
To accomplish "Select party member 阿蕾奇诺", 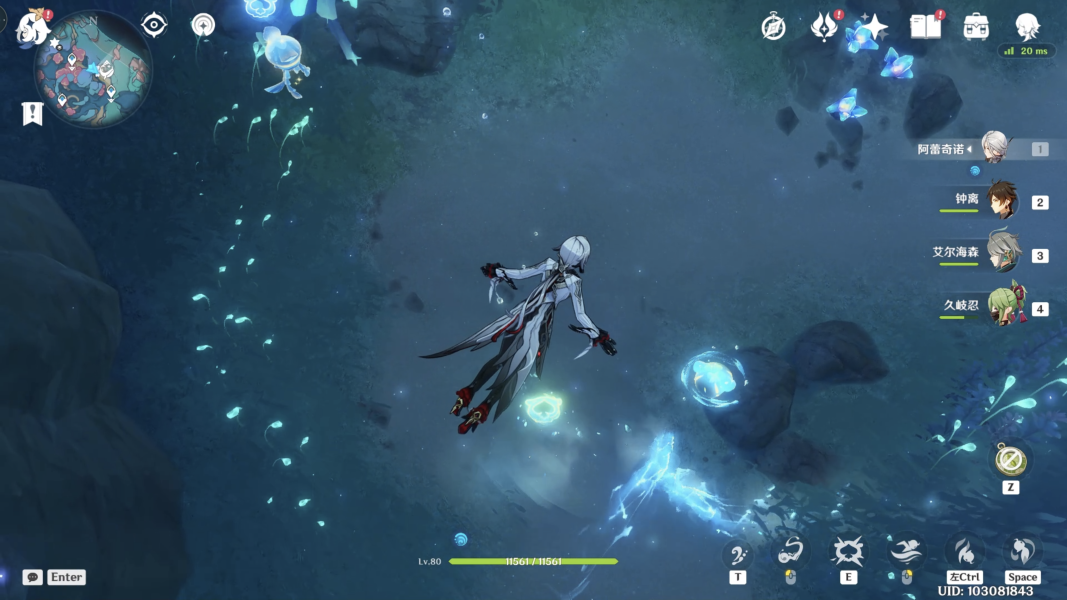I will [993, 148].
